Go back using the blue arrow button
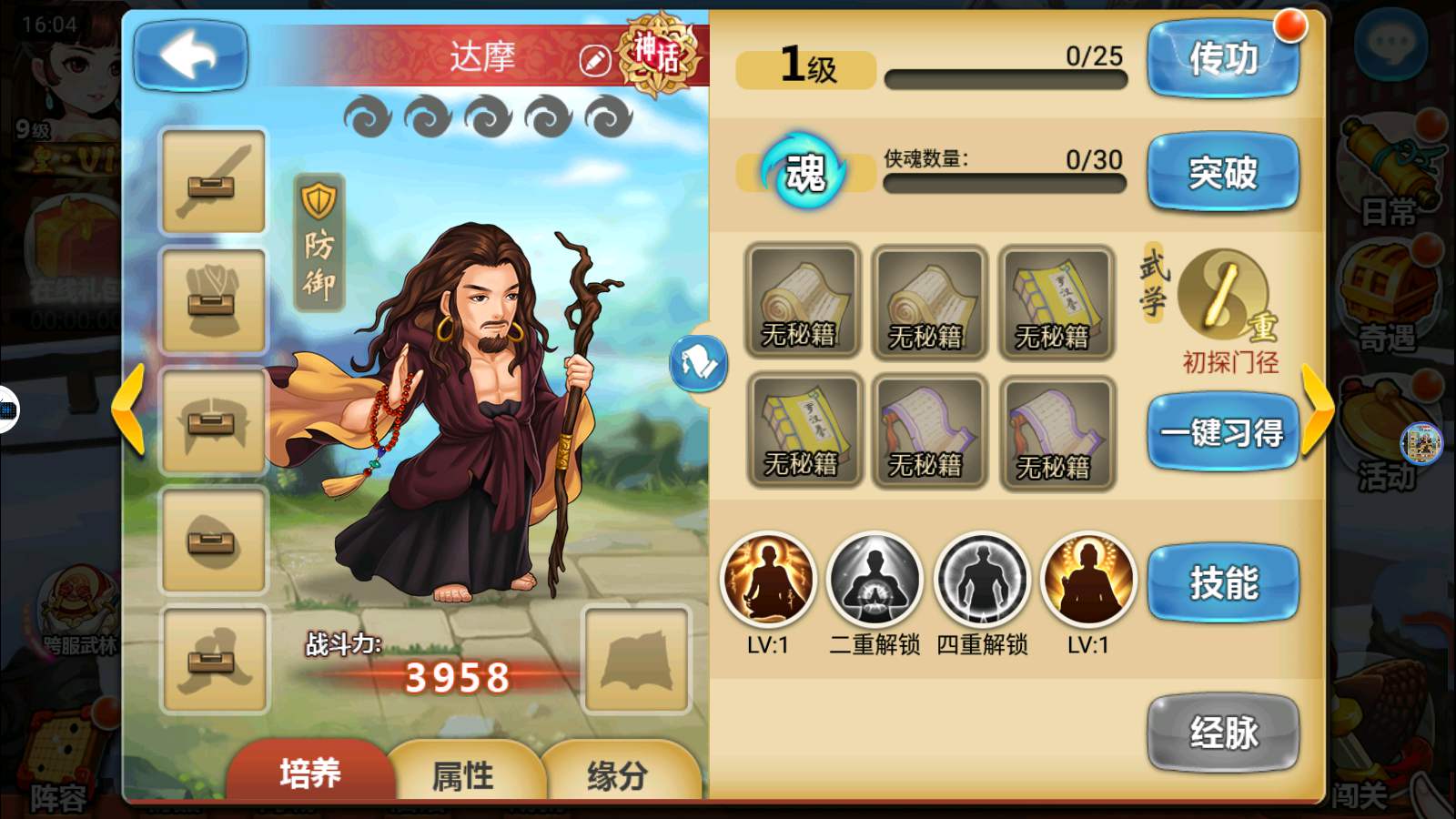The width and height of the screenshot is (1456, 819). pos(190,56)
